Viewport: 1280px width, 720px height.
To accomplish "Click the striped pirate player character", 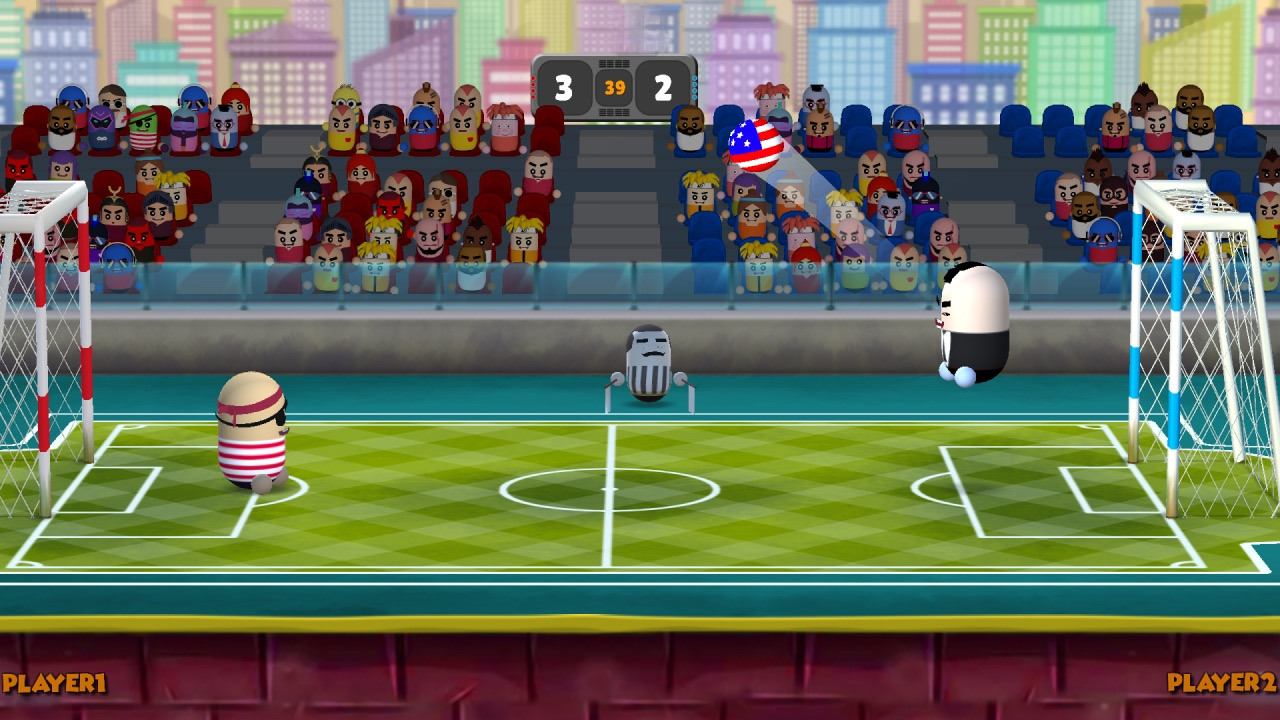I will point(252,430).
